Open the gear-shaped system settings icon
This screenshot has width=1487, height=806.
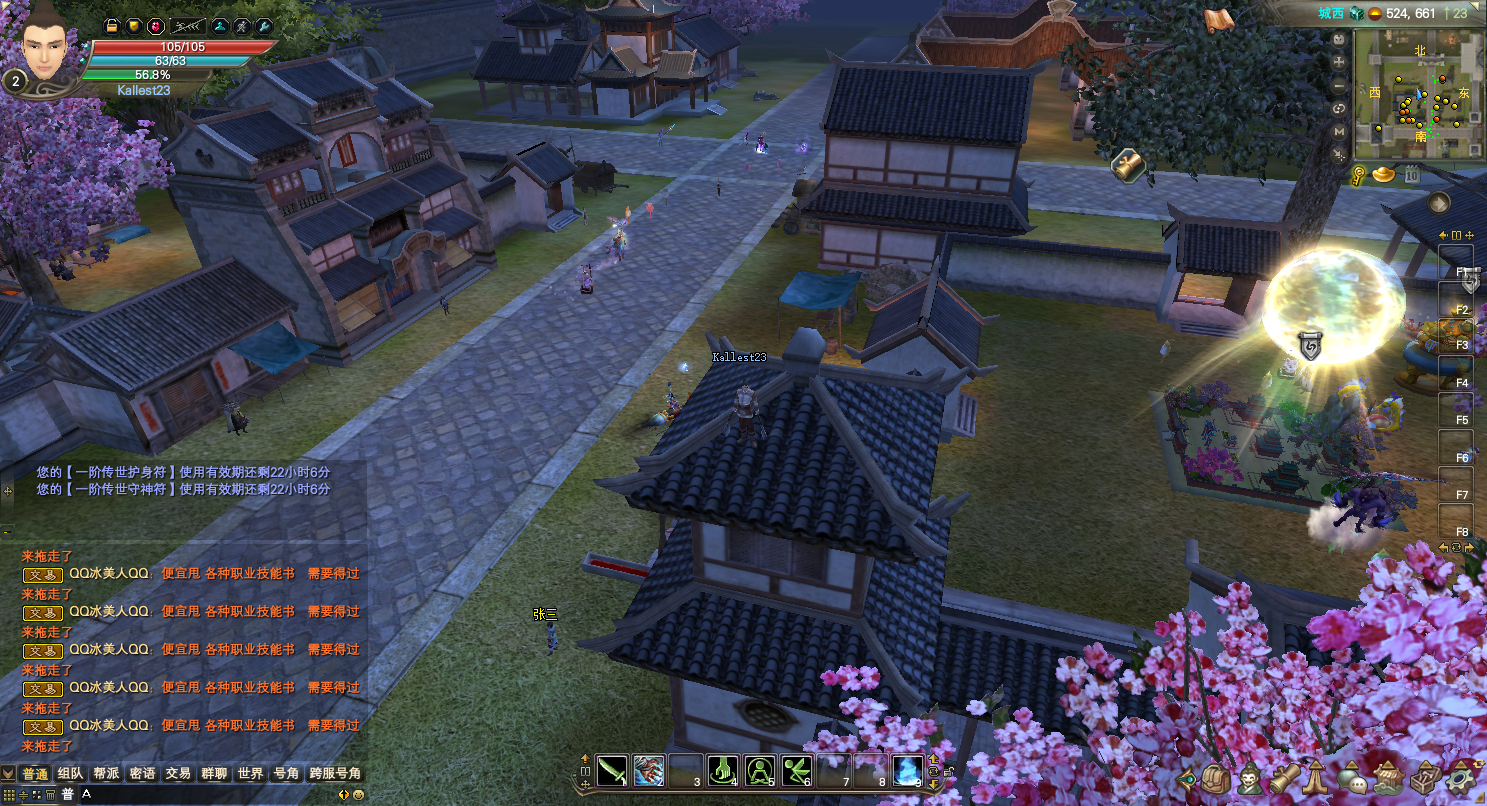click(1462, 778)
